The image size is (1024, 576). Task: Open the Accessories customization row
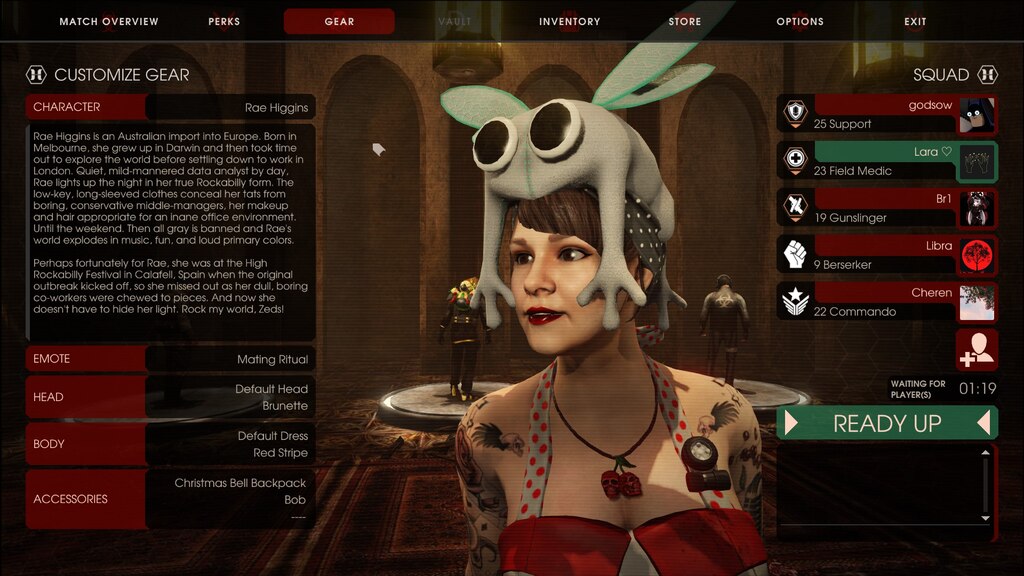pyautogui.click(x=170, y=499)
